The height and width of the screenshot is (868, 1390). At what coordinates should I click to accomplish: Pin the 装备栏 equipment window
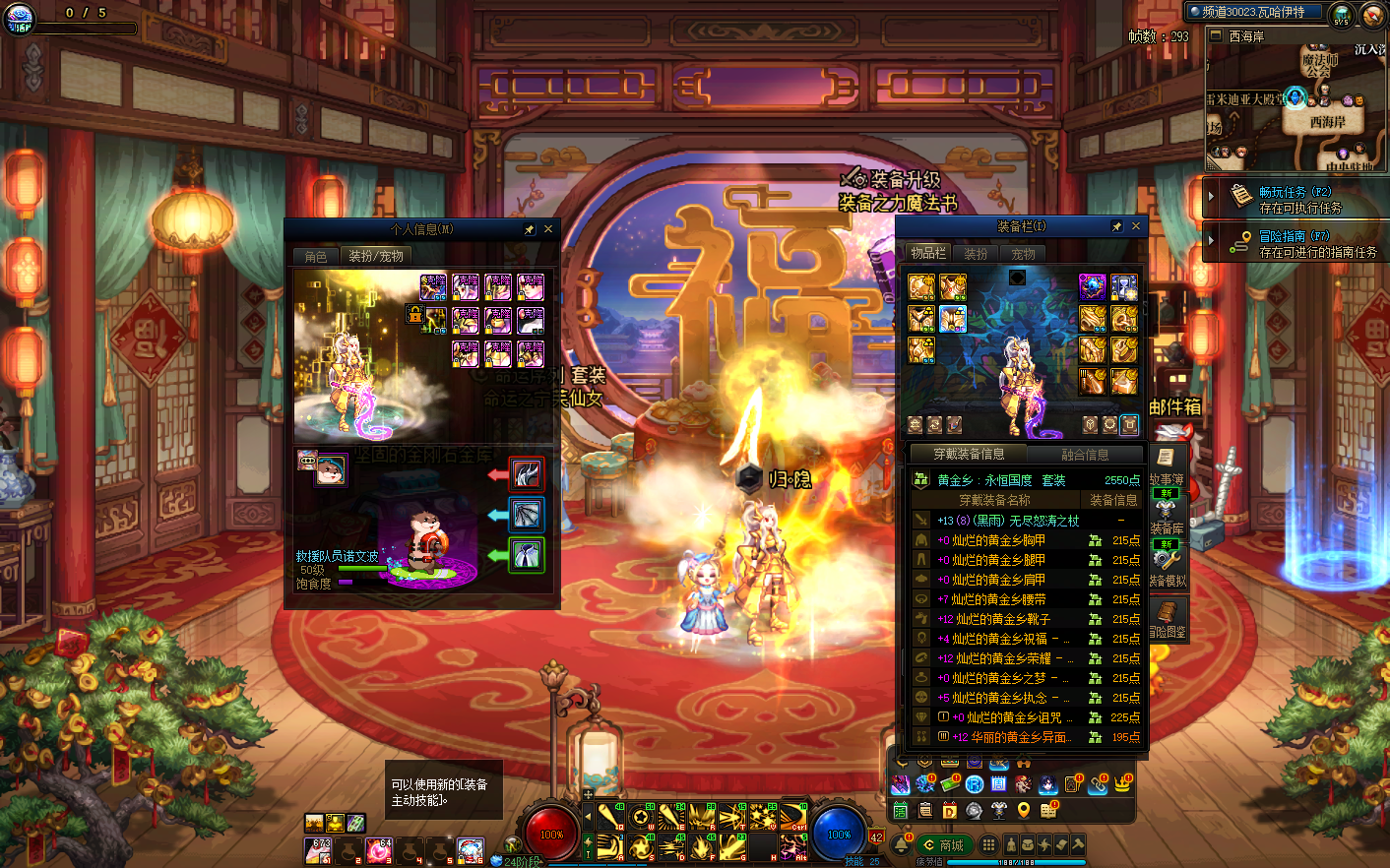(1116, 226)
